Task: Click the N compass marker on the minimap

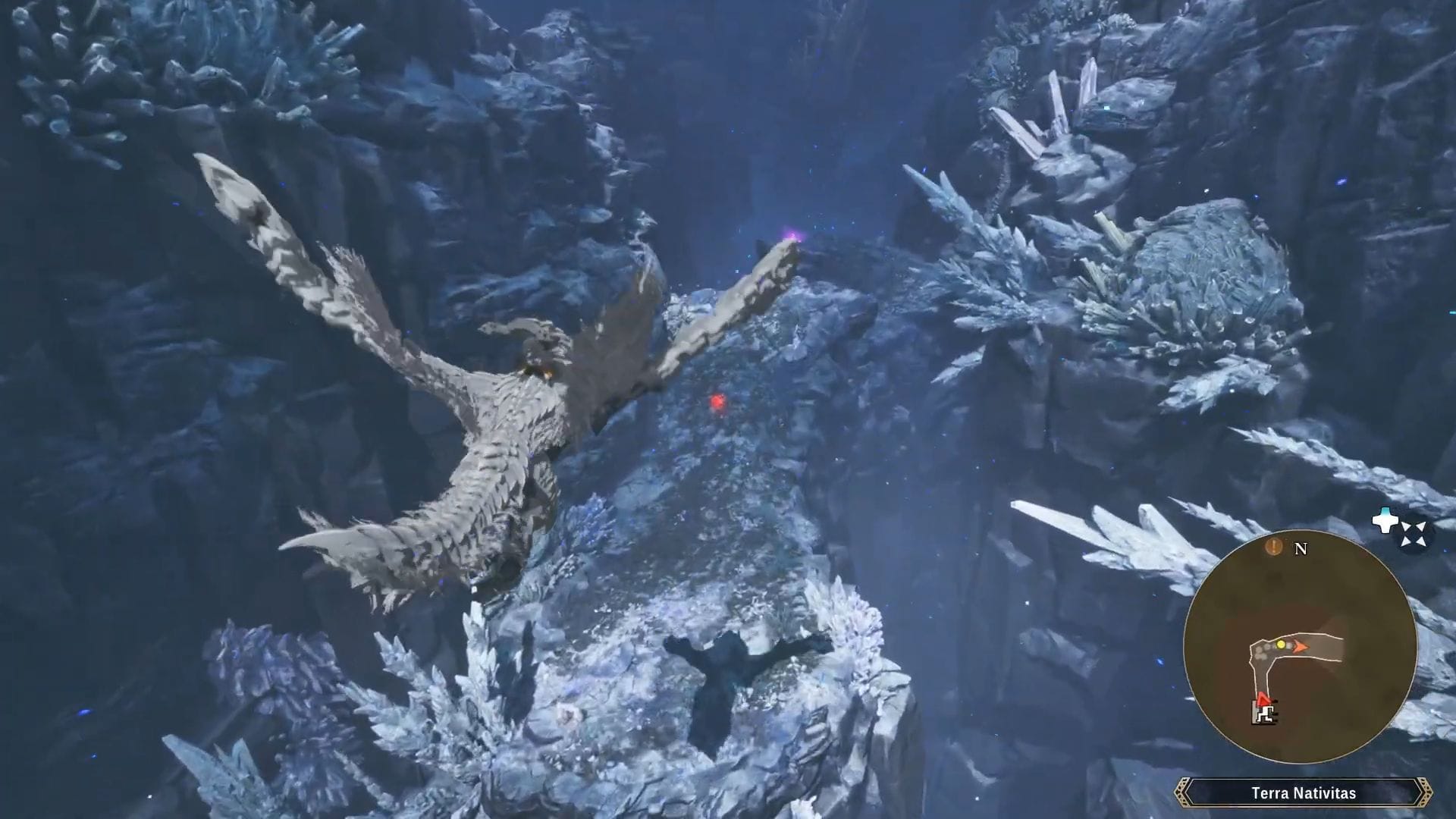Action: (x=1301, y=549)
